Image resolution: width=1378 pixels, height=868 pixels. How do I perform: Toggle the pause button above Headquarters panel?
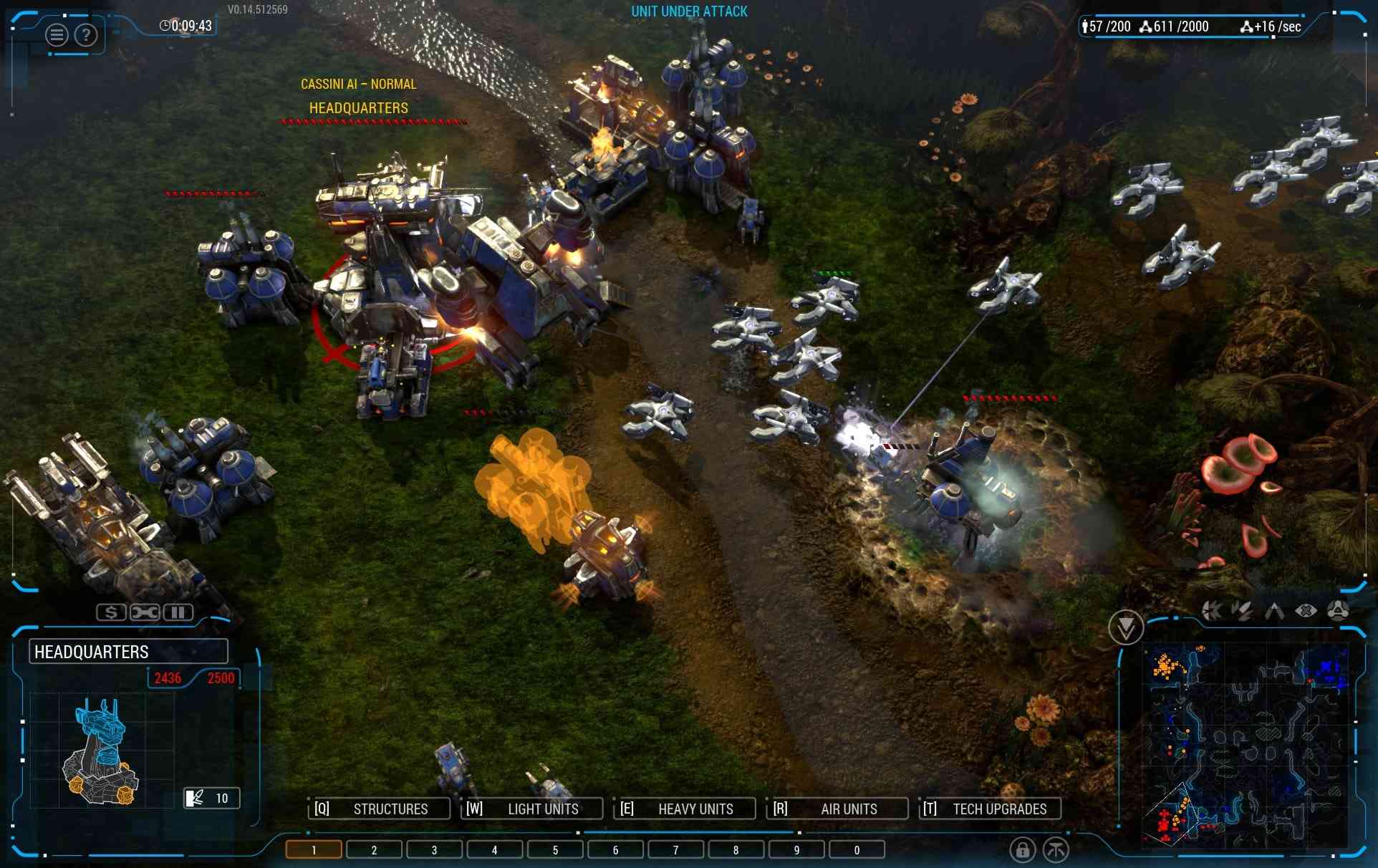click(178, 612)
